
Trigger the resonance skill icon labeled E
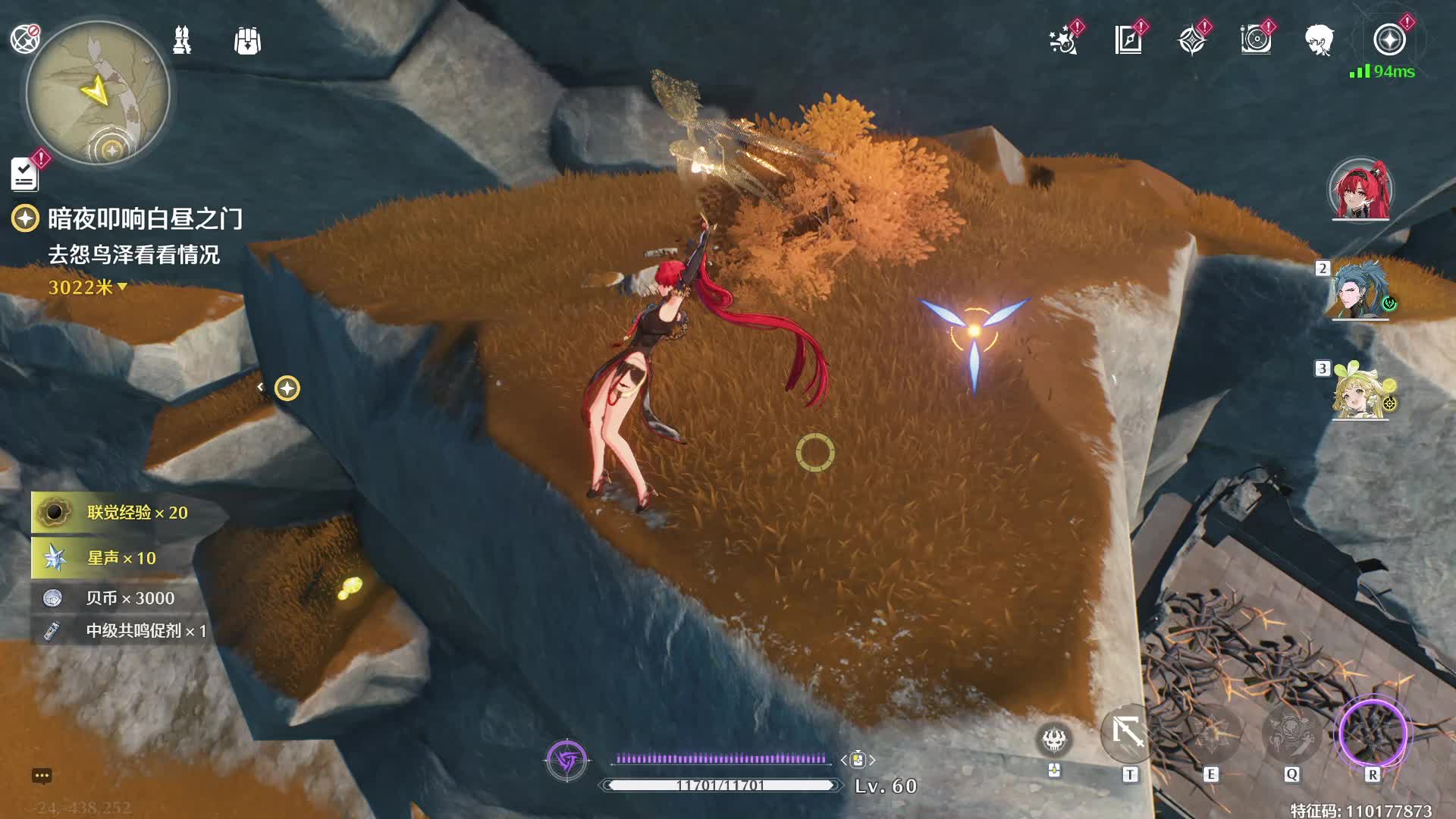[1210, 734]
